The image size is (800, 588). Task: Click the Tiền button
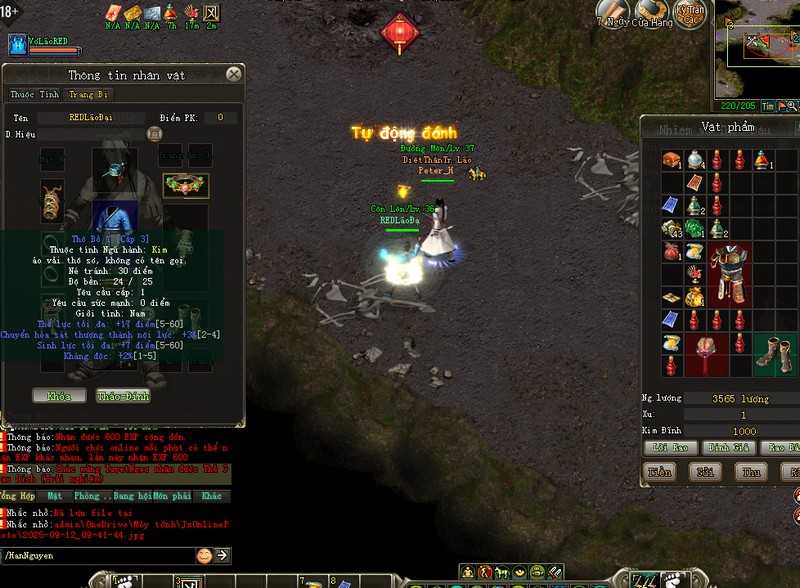click(x=659, y=471)
